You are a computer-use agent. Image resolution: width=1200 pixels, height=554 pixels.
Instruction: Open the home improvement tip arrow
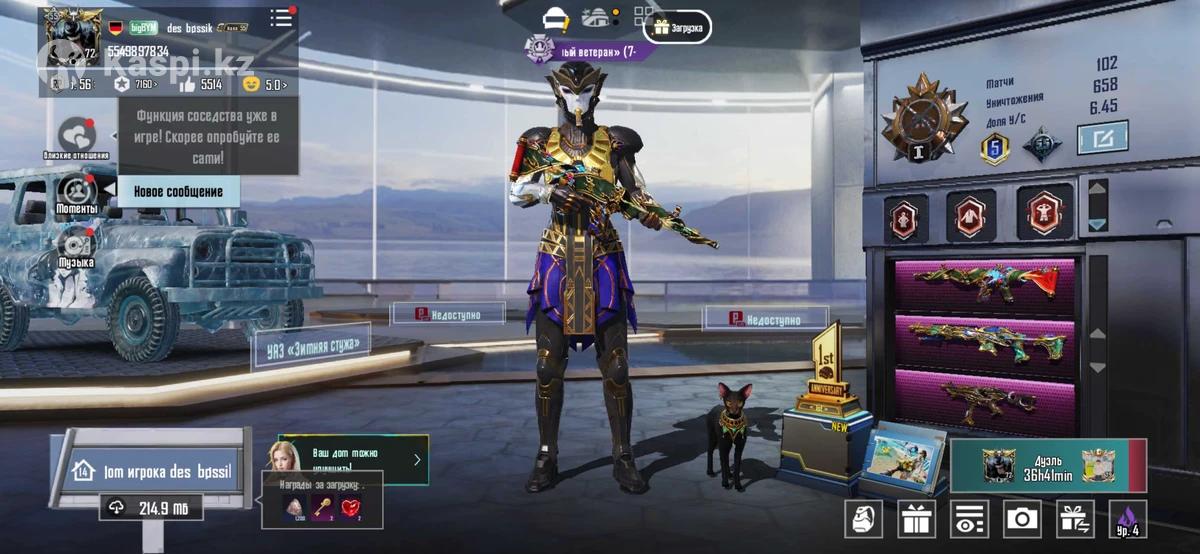(x=417, y=460)
